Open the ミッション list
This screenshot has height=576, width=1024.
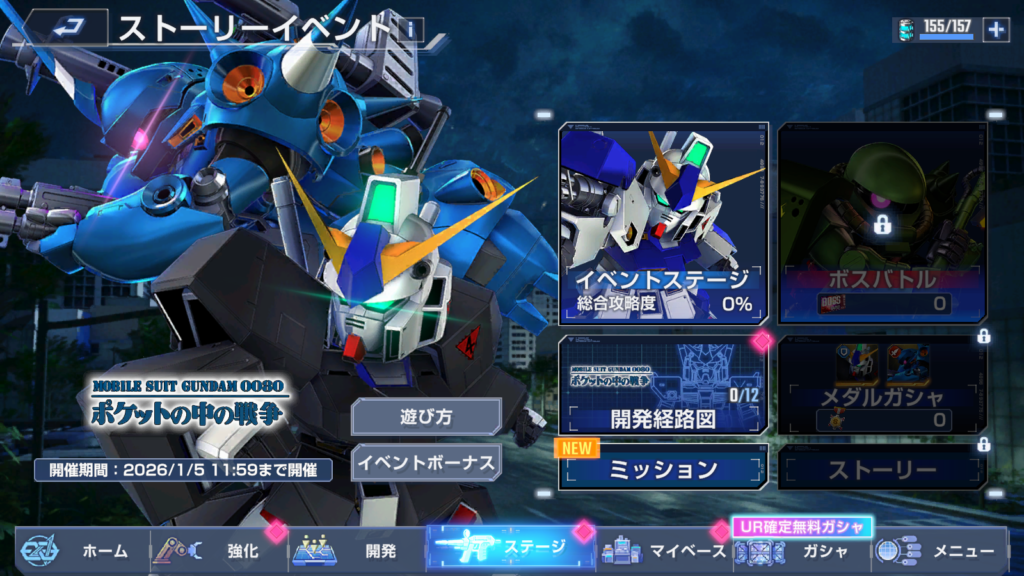[663, 468]
